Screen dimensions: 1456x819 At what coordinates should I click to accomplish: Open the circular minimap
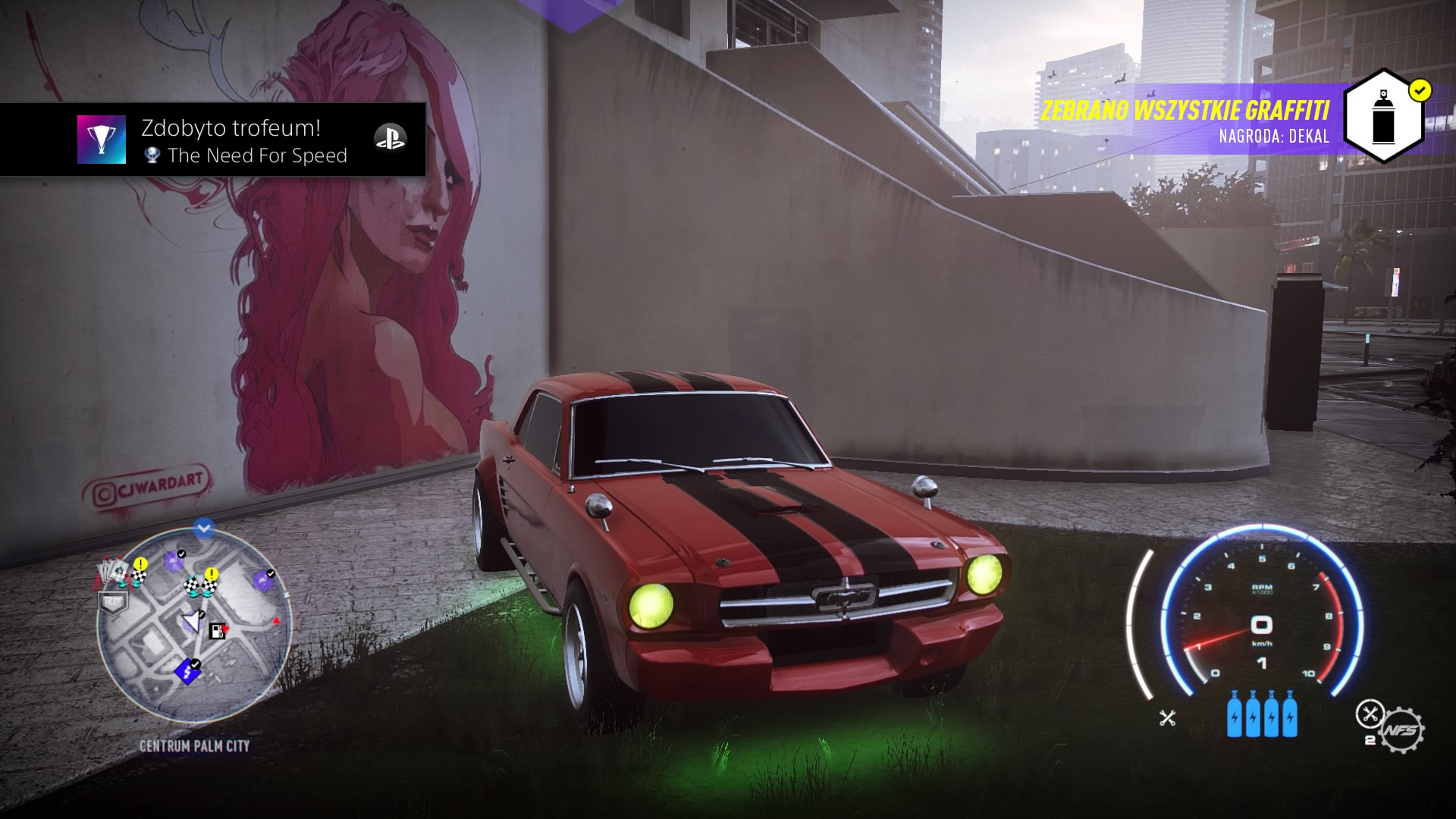(194, 625)
